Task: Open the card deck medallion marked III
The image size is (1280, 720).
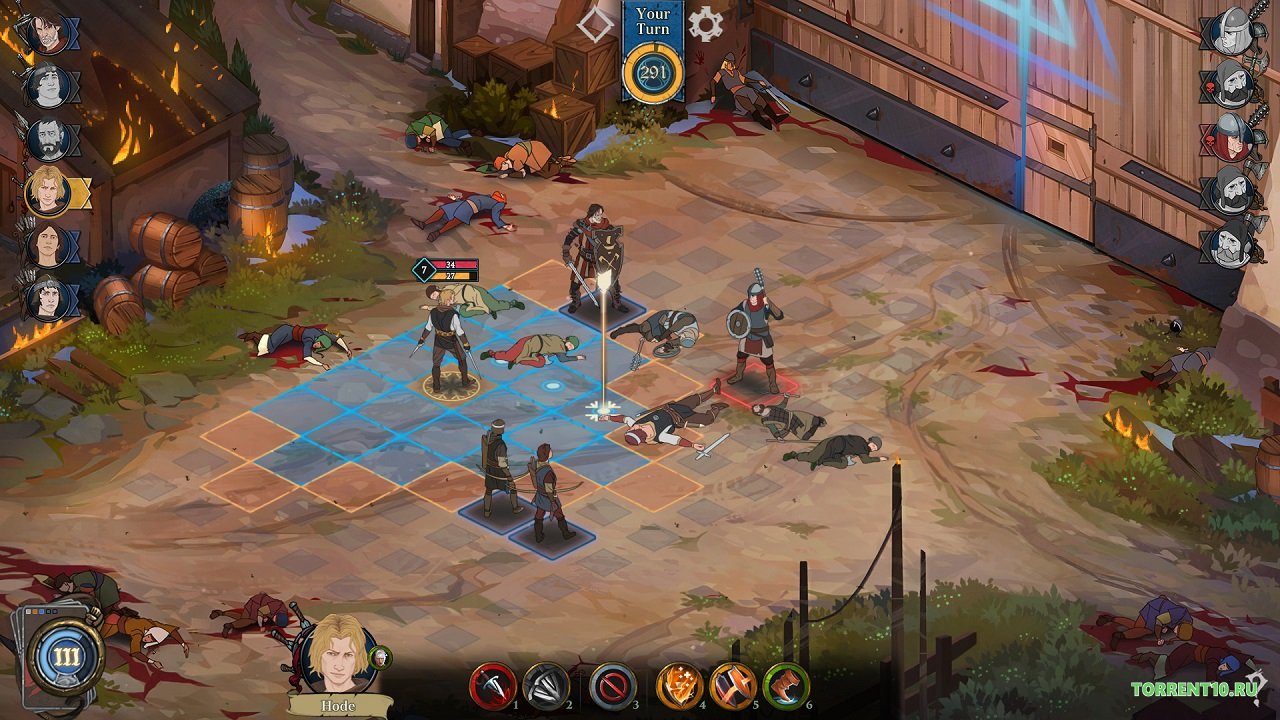Action: pos(66,657)
